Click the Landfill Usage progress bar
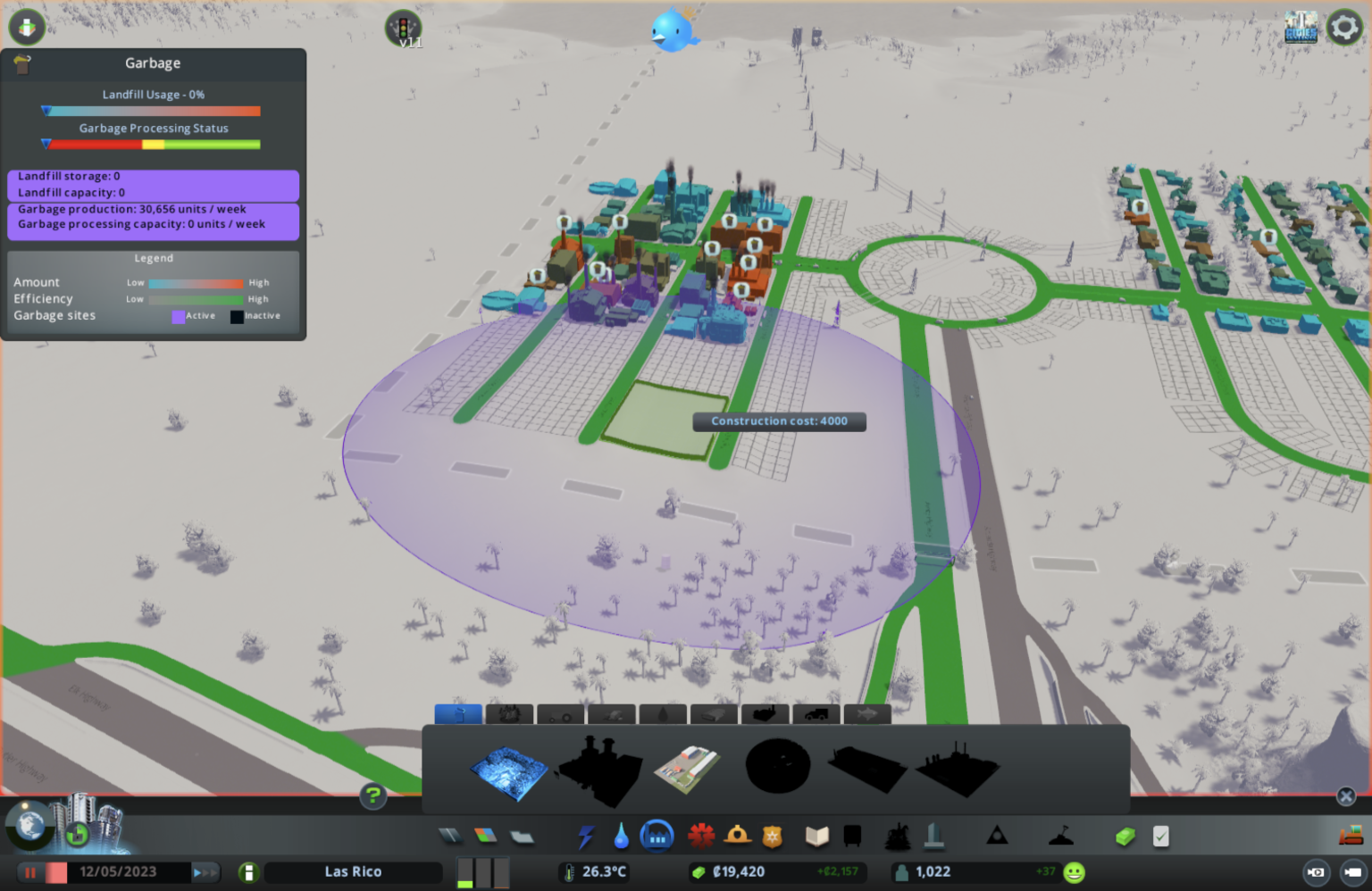Viewport: 1372px width, 891px height. [x=152, y=111]
